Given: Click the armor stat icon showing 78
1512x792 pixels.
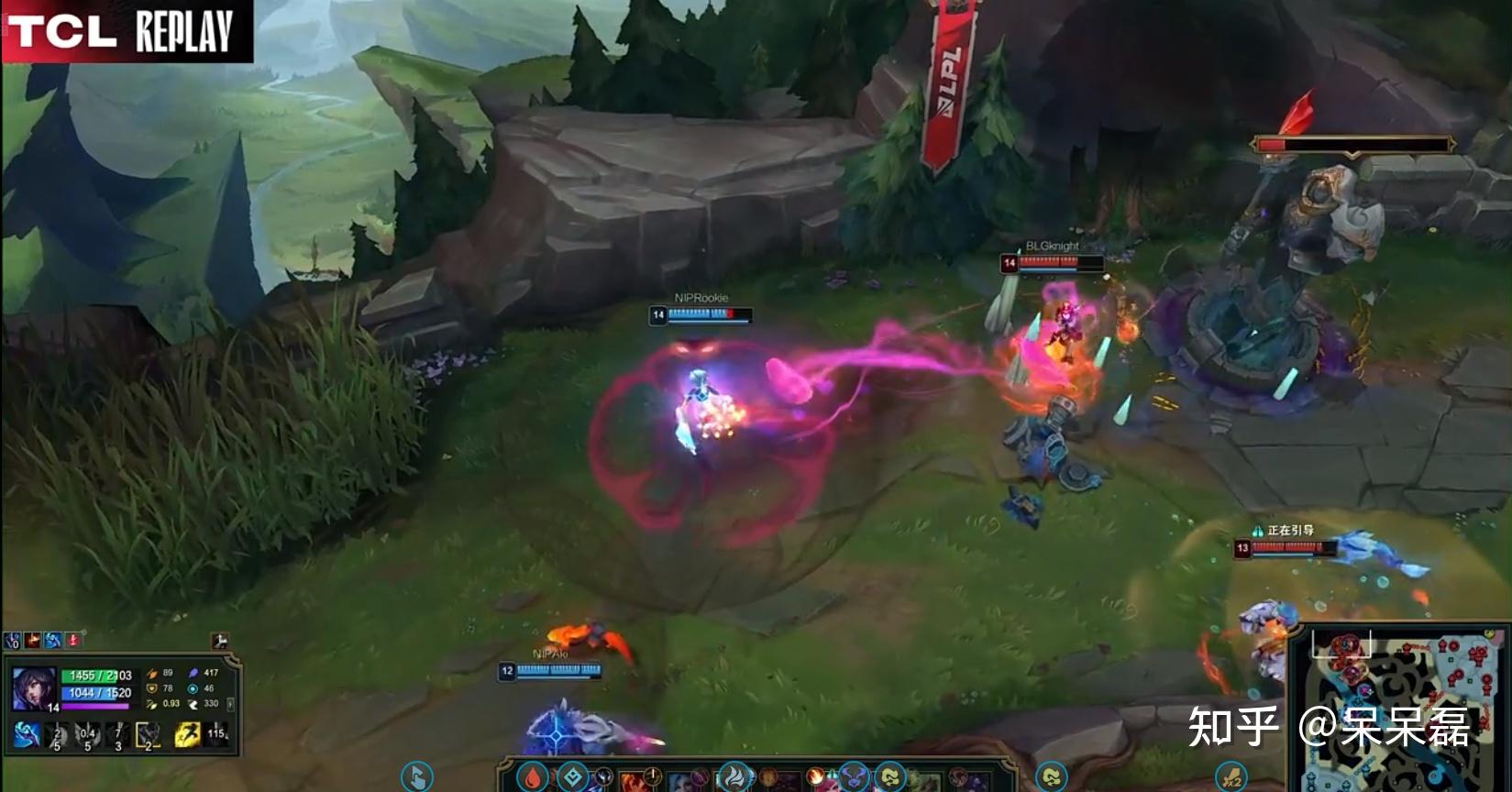Looking at the screenshot, I should click(x=153, y=688).
